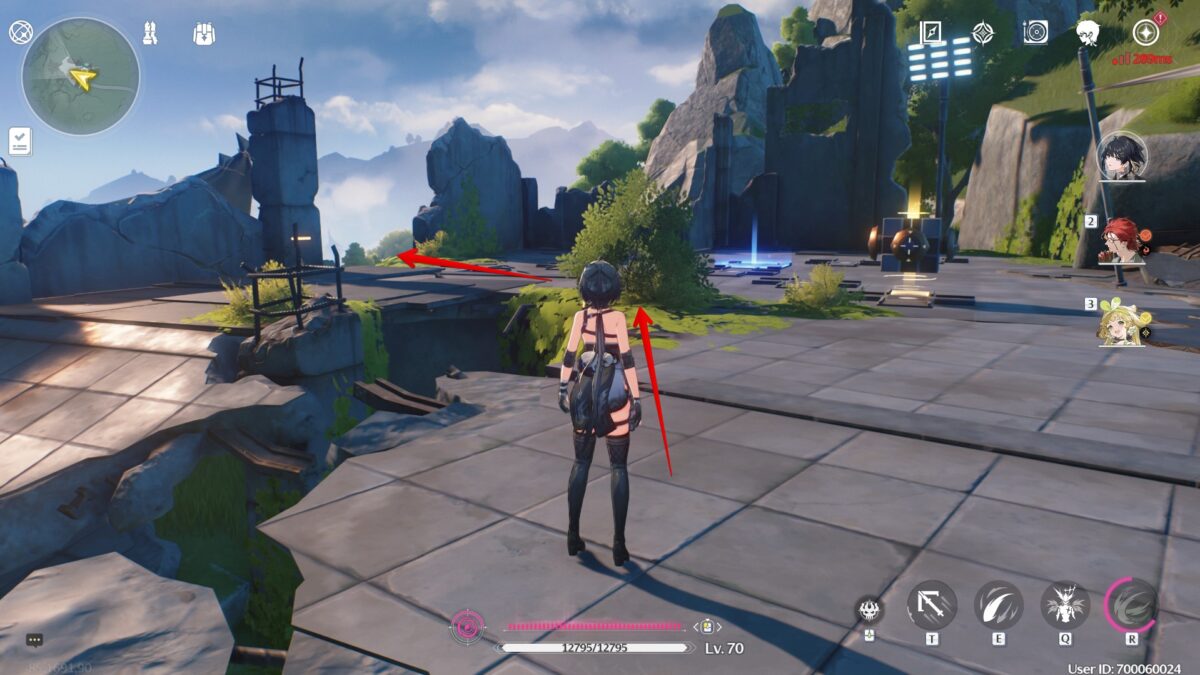Trigger the resonance liberation ultimate with pink ring
1200x675 pixels.
[1132, 605]
